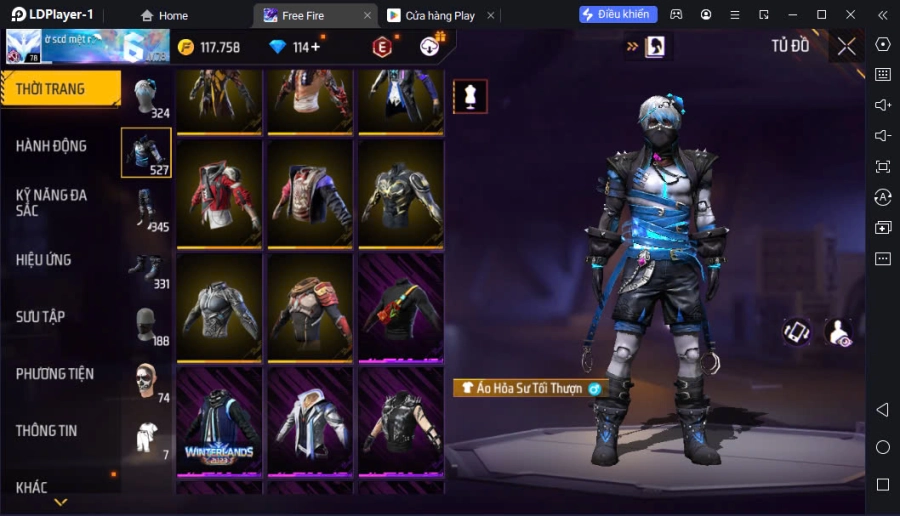Screen dimensions: 900x516
Task: Open the PHƯƠNG TIỆN category
Action: 55,374
